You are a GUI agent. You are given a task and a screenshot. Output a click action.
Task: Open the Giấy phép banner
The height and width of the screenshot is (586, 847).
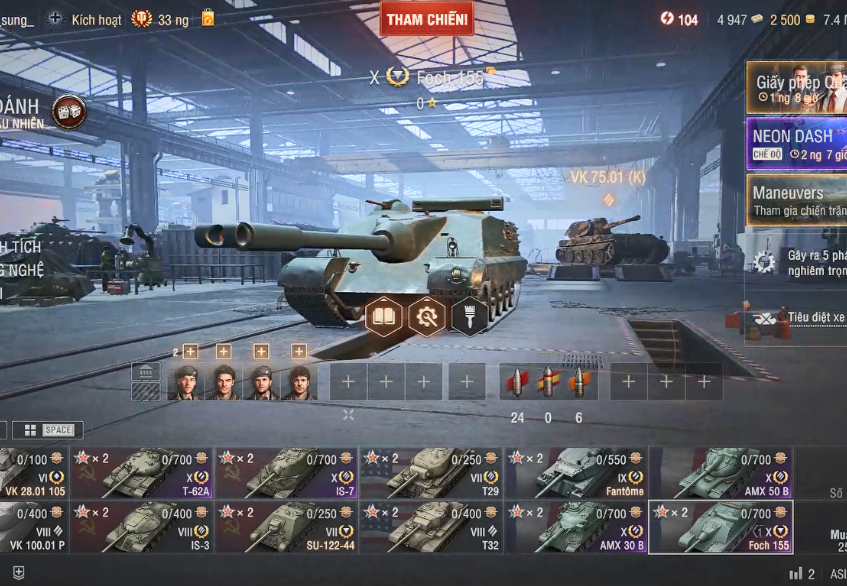(796, 88)
